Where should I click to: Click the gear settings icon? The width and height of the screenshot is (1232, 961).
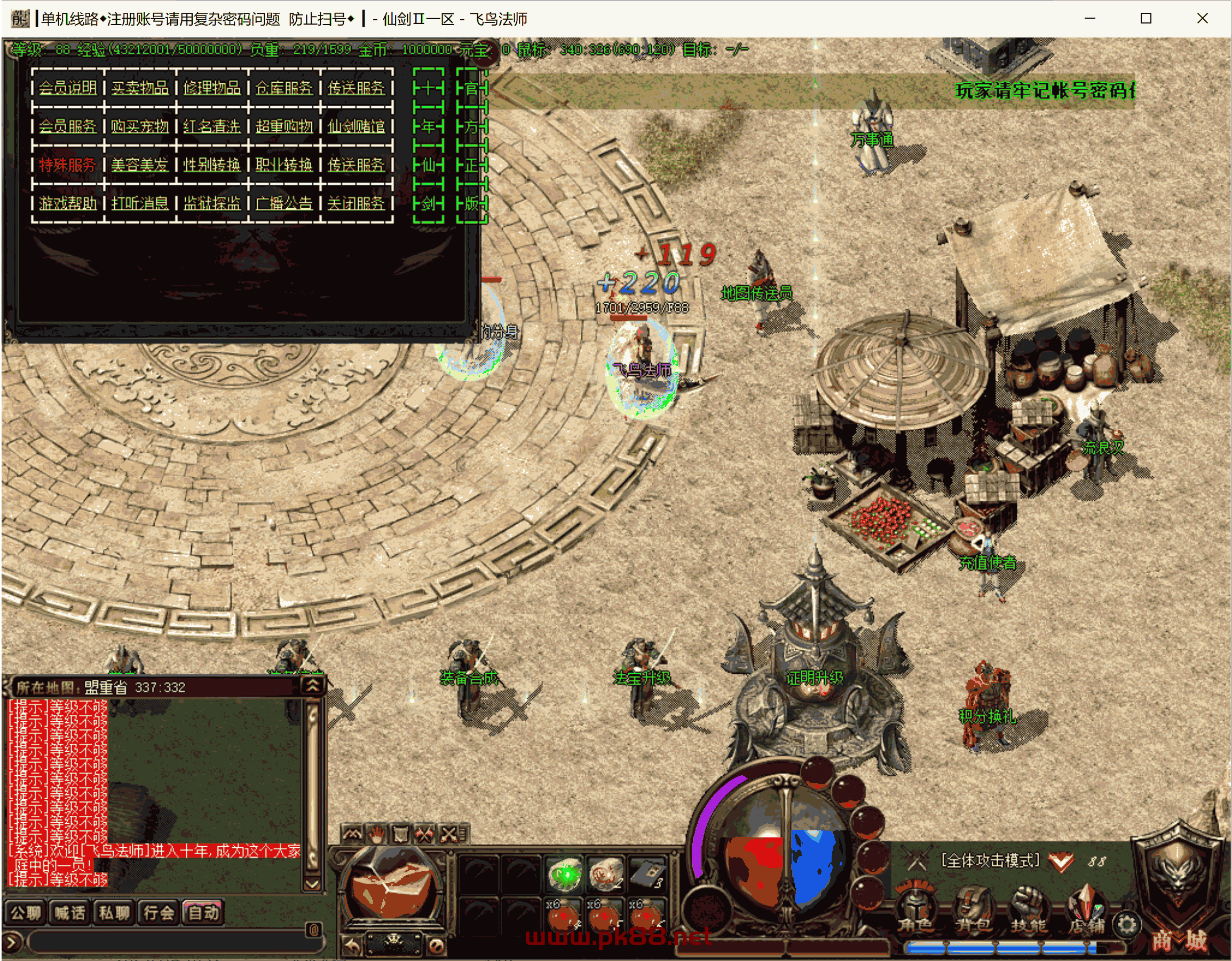click(x=1126, y=924)
